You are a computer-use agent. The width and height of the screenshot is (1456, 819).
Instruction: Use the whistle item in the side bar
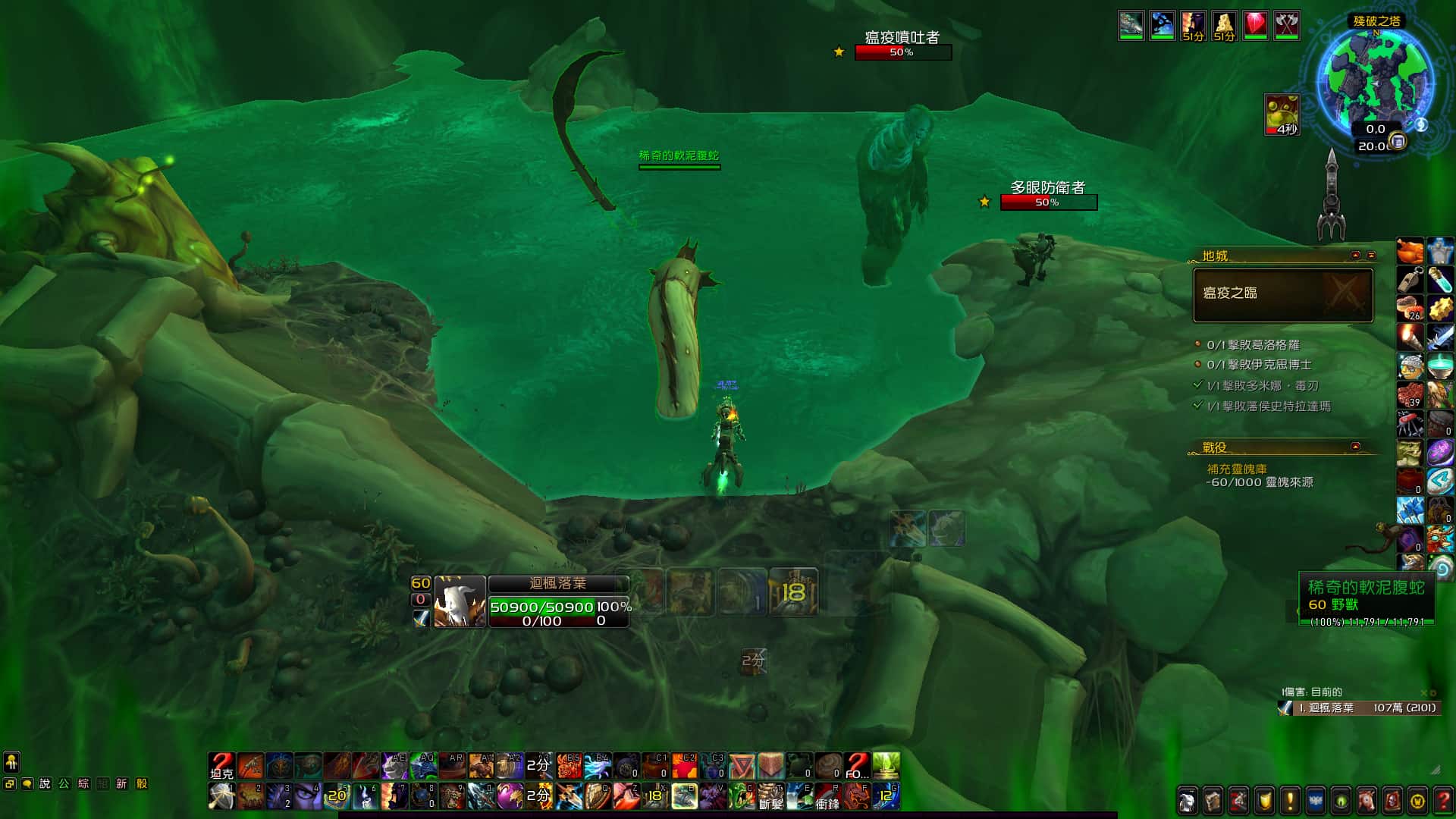pyautogui.click(x=1410, y=280)
